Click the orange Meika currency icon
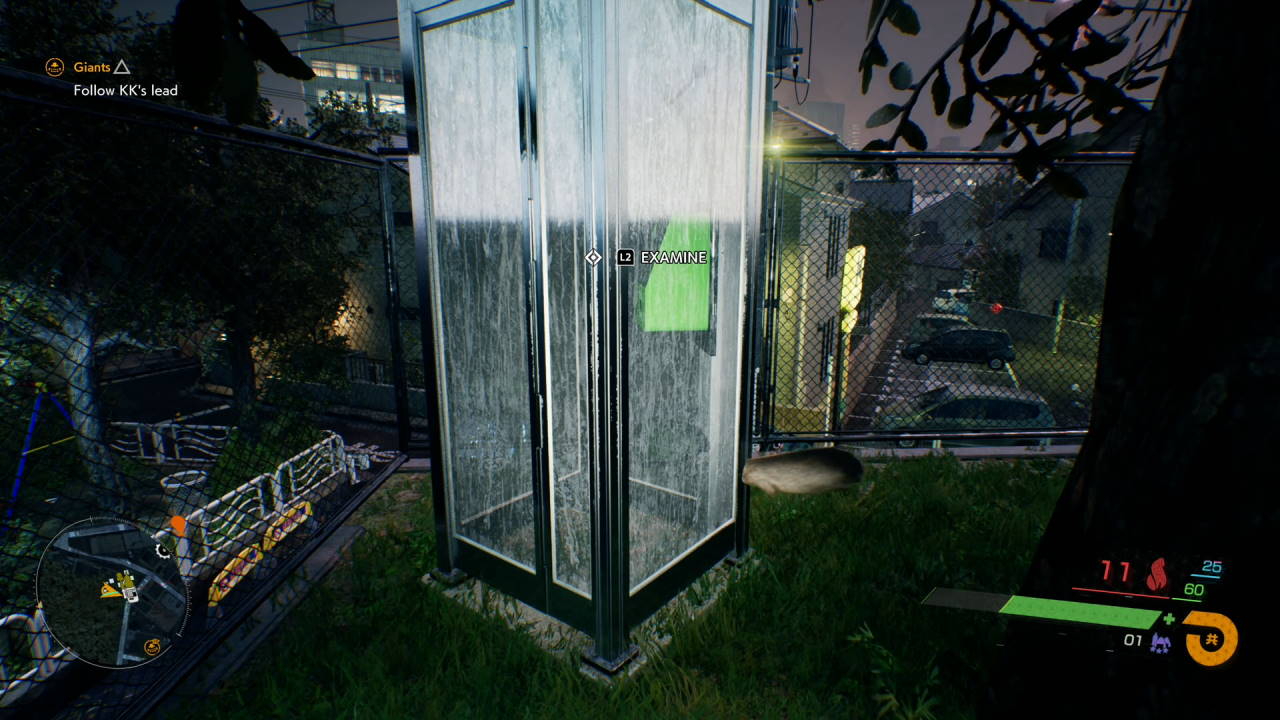Image resolution: width=1280 pixels, height=720 pixels. (x=1212, y=638)
